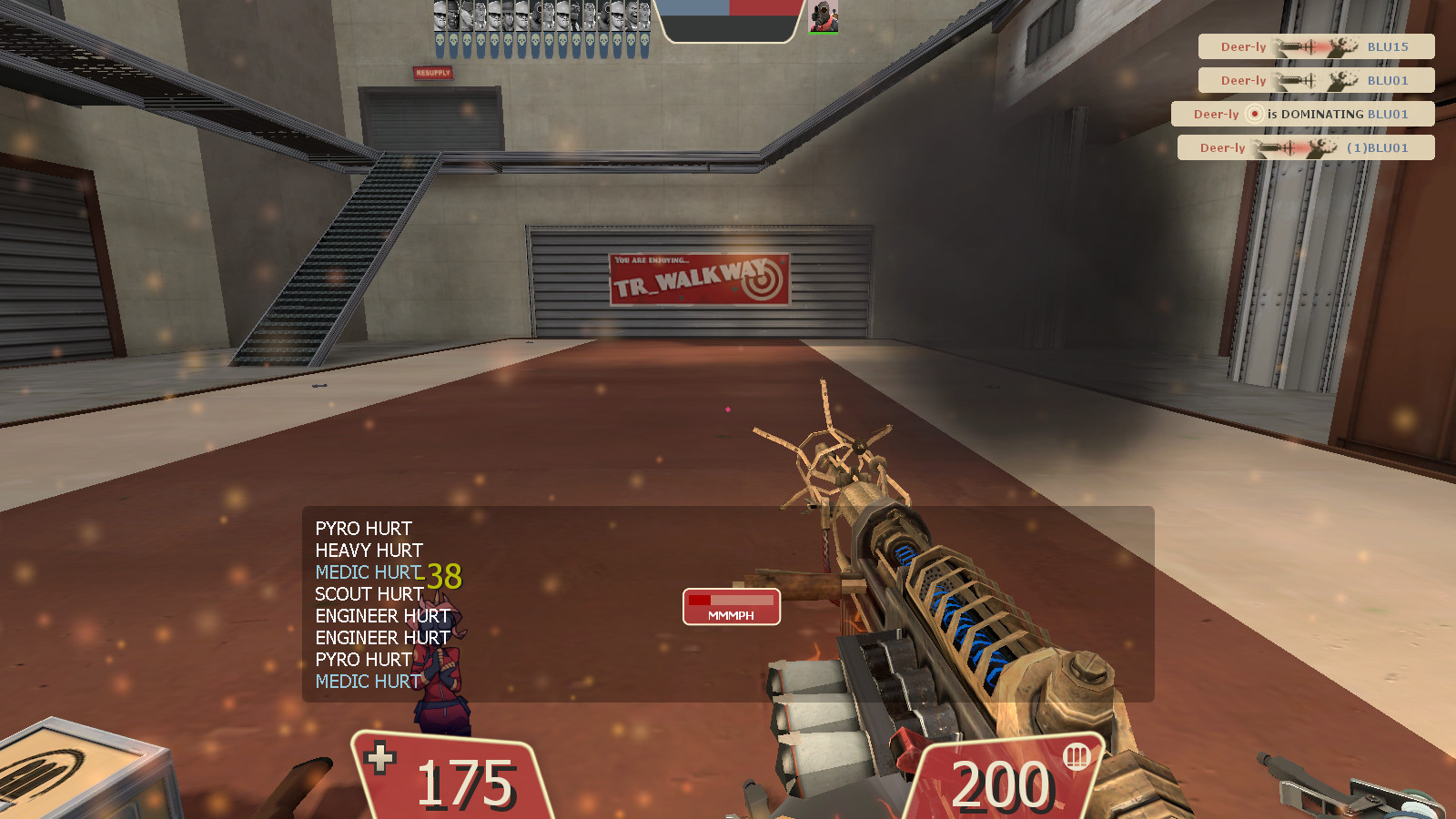1456x819 pixels.
Task: Click the RESUPPLY sign above the doorway
Action: pos(431,75)
